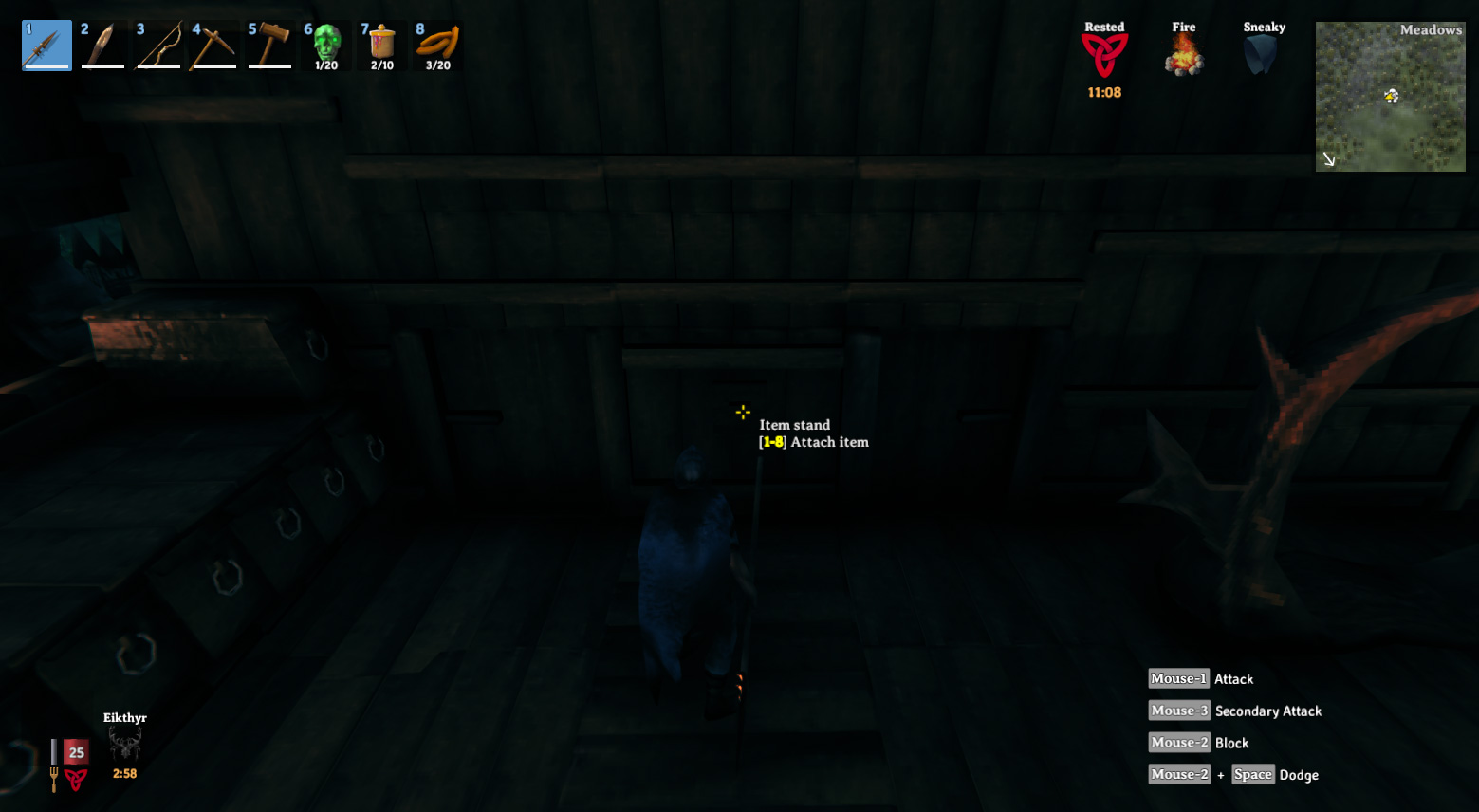Viewport: 1479px width, 812px height.
Task: Select the bow in hotbar slot 3
Action: click(157, 45)
